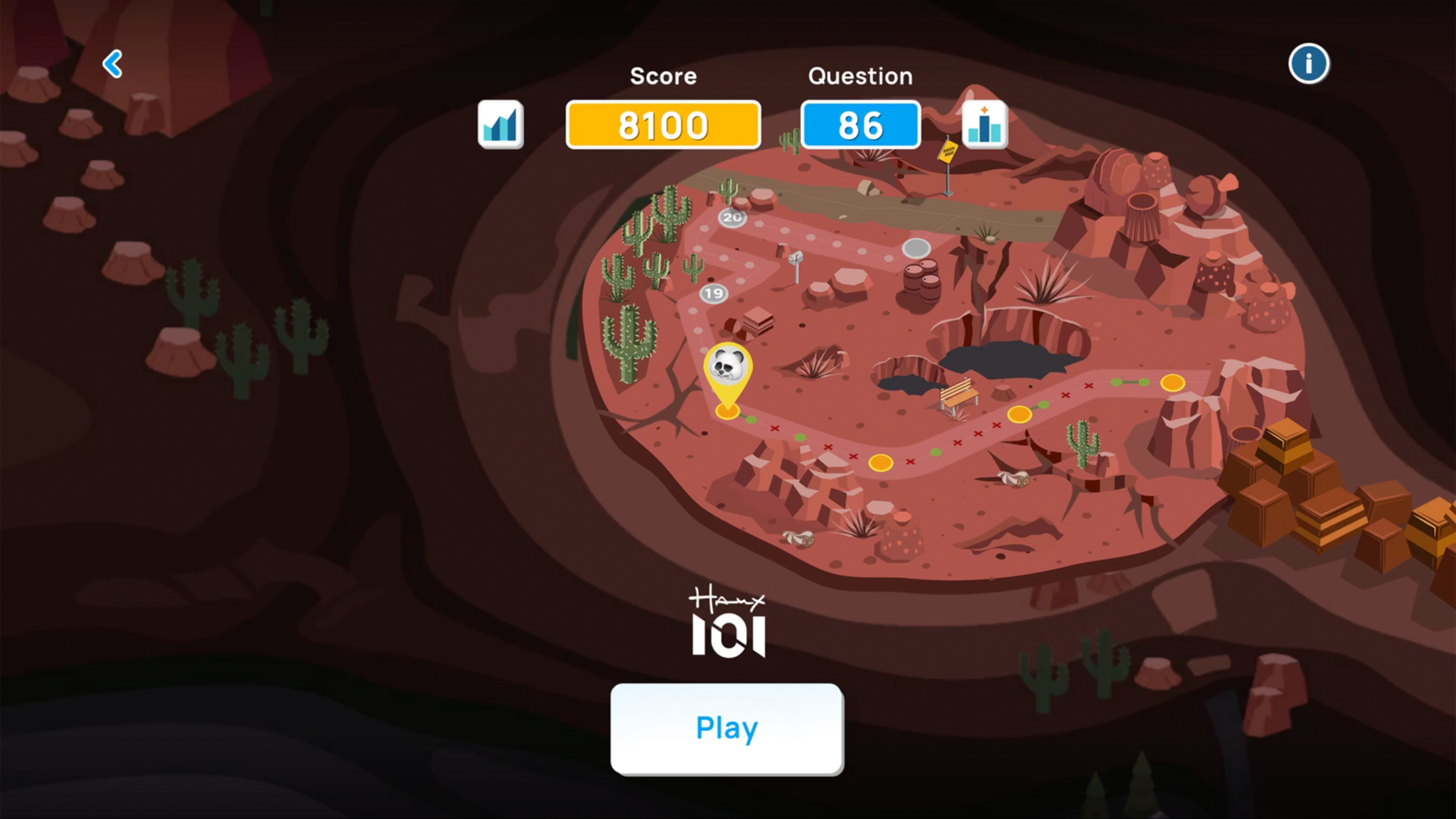The height and width of the screenshot is (819, 1456).
Task: Open the info panel
Action: tap(1308, 64)
